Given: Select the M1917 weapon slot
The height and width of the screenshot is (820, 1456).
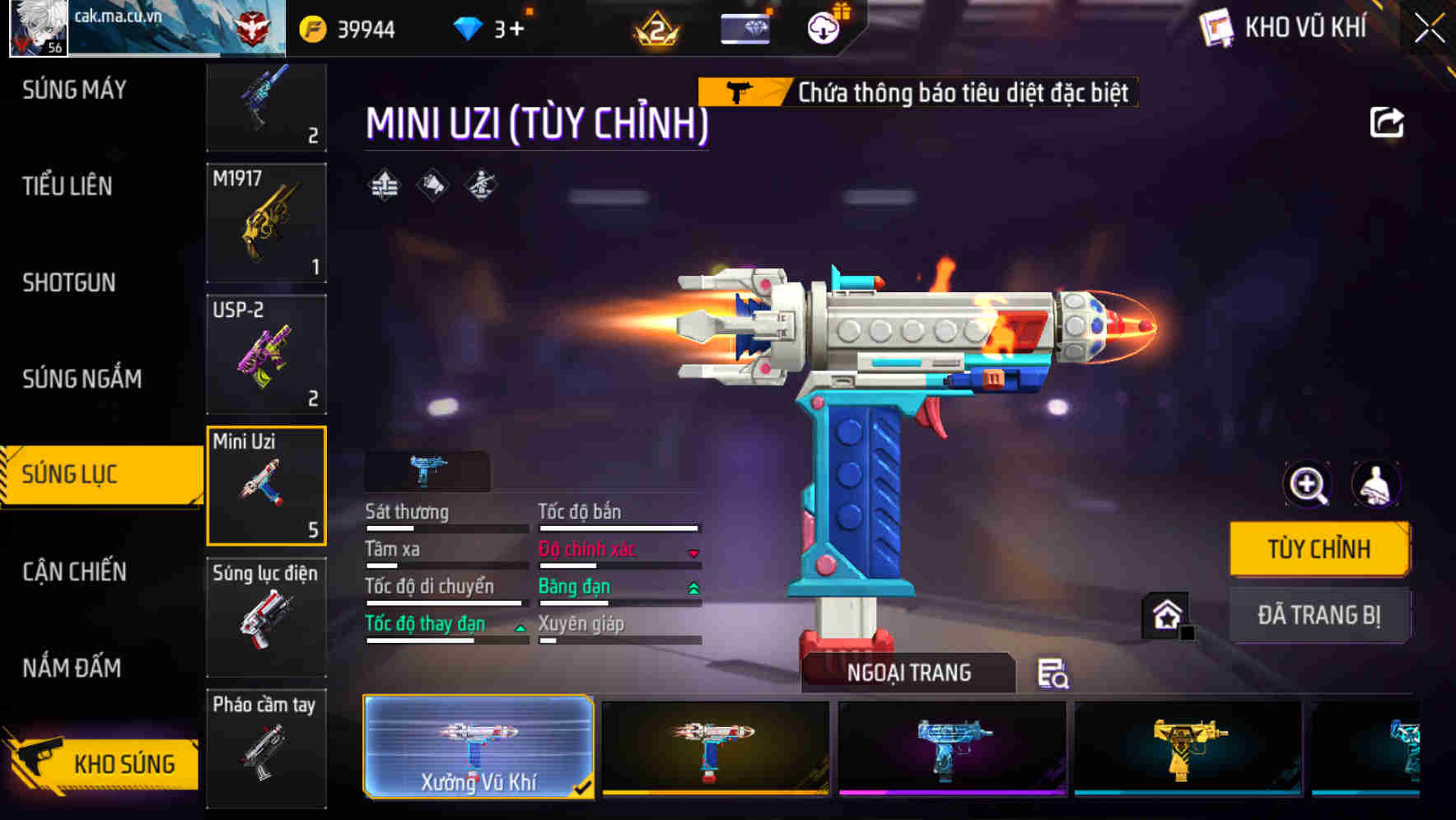Looking at the screenshot, I should click(266, 223).
